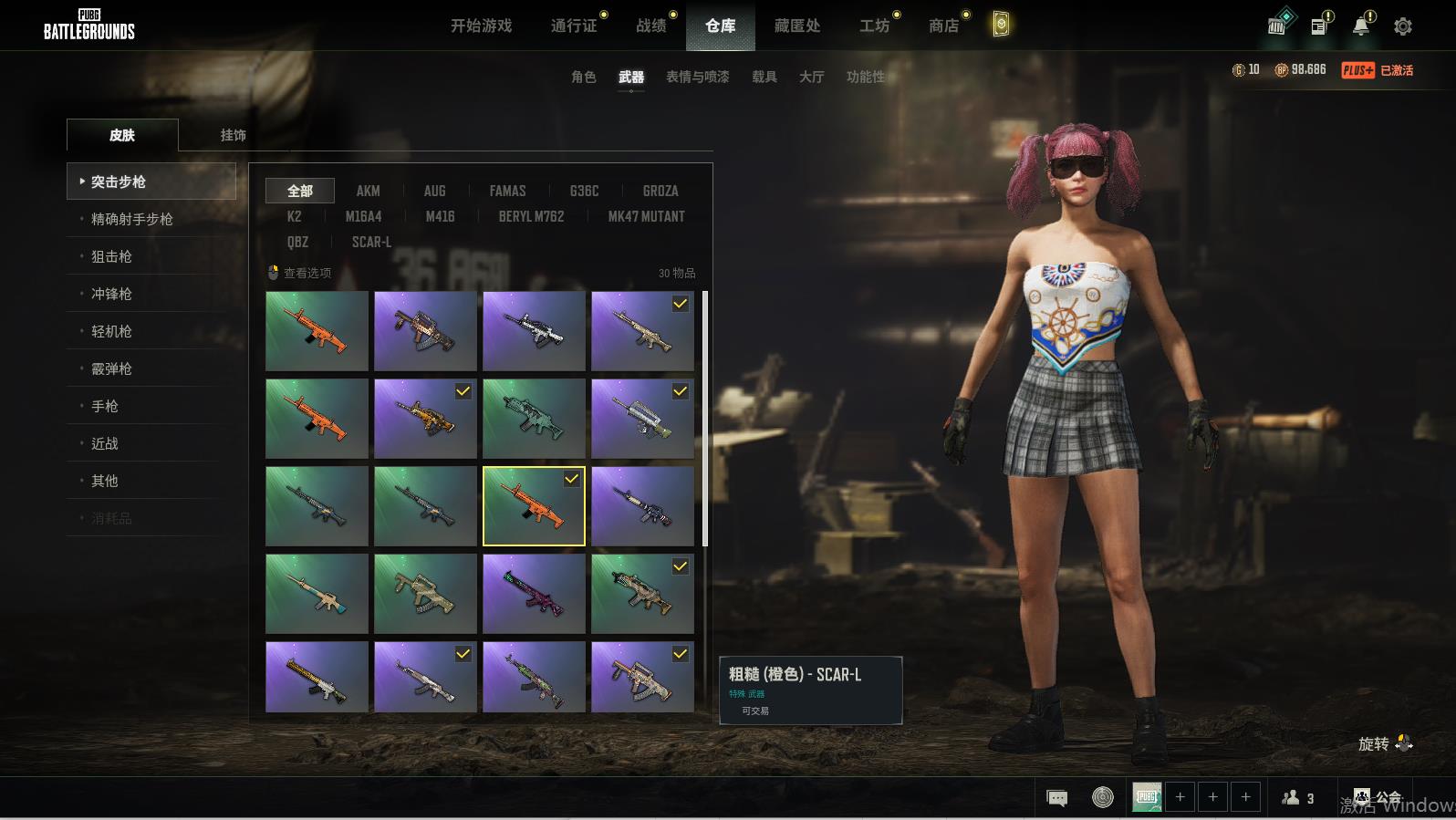The height and width of the screenshot is (820, 1456).
Task: Open the 公会 guild panel
Action: coord(1378,797)
